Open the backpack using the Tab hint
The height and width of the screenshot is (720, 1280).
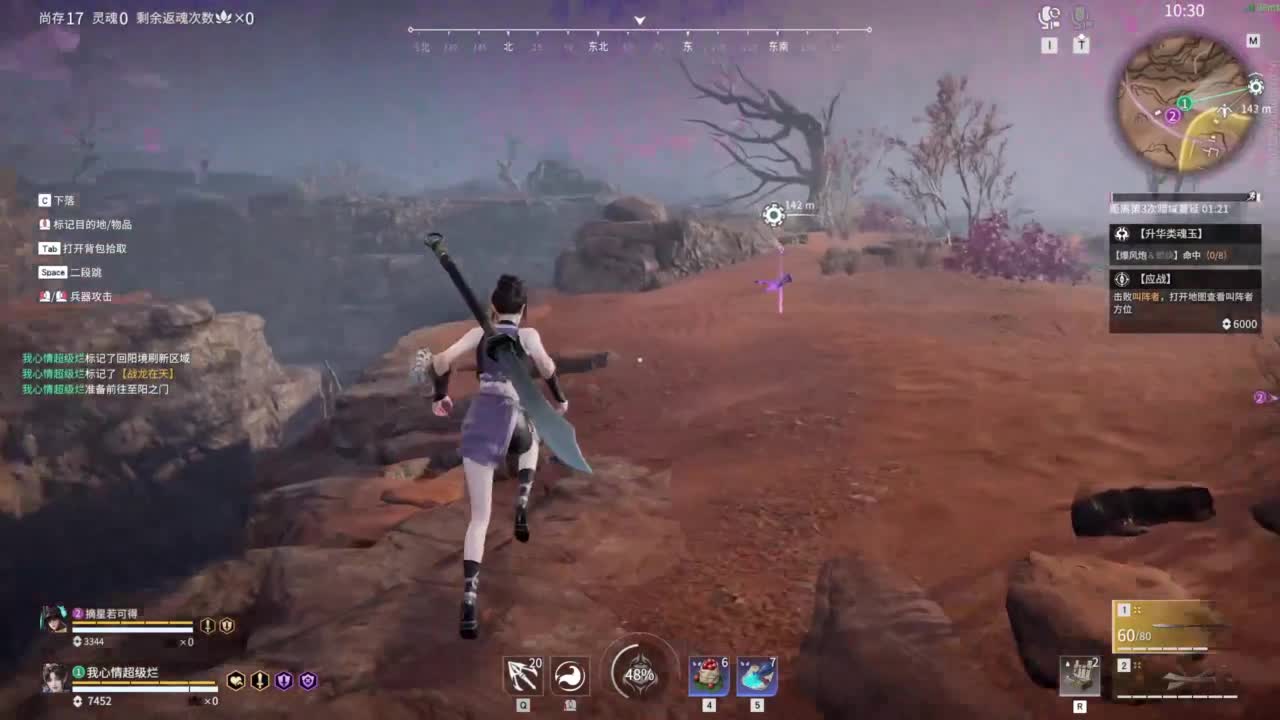[x=49, y=247]
